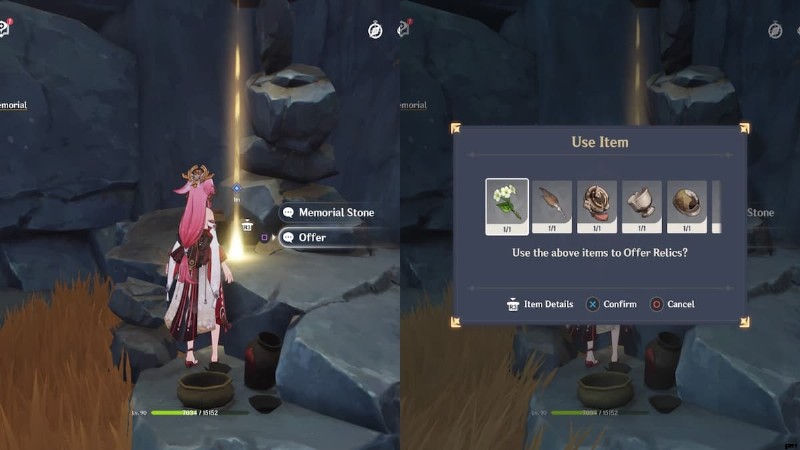
Task: Open the compass icon in the left panel
Action: [x=375, y=30]
